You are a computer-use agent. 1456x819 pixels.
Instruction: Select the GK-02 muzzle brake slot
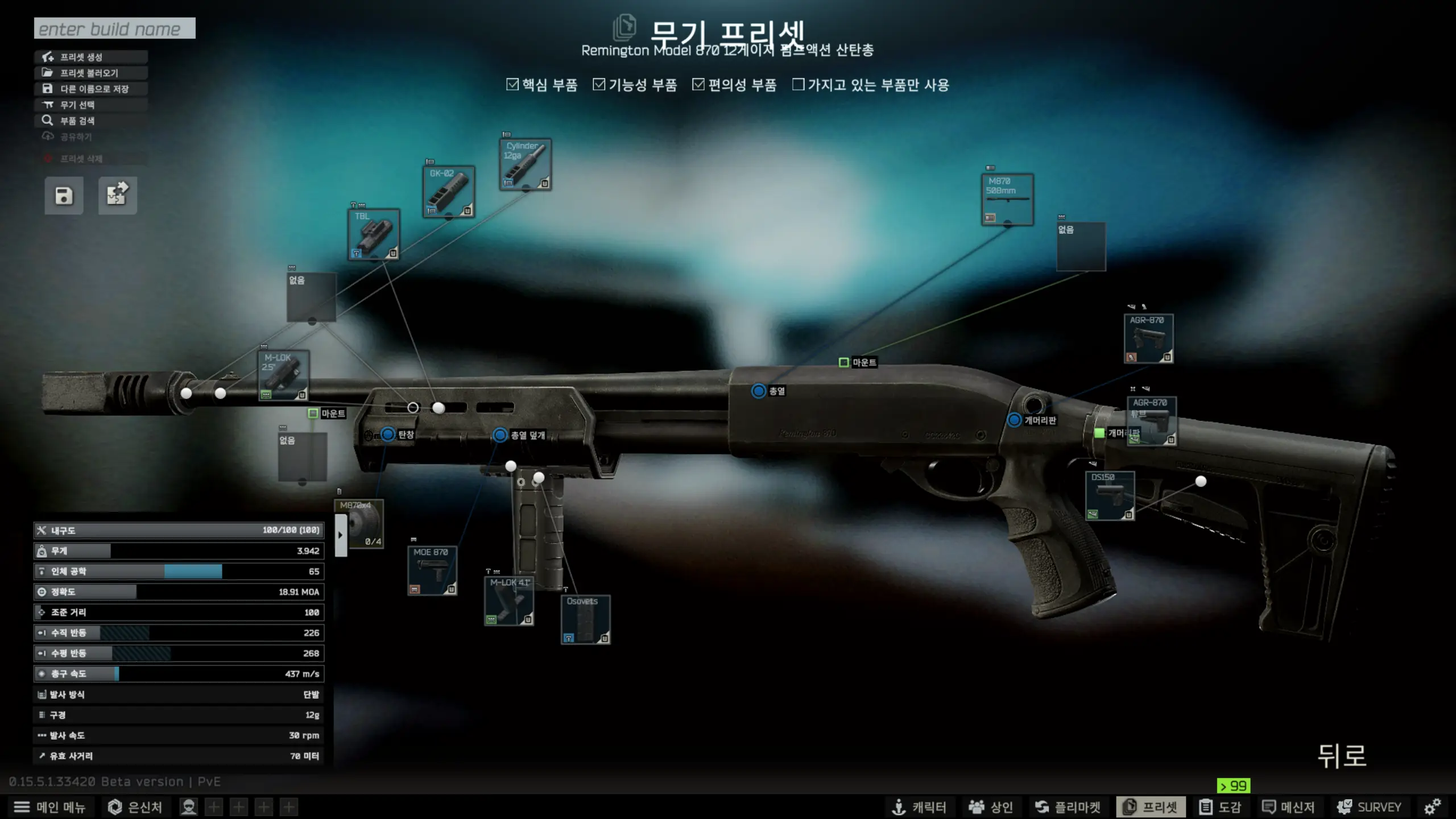449,192
